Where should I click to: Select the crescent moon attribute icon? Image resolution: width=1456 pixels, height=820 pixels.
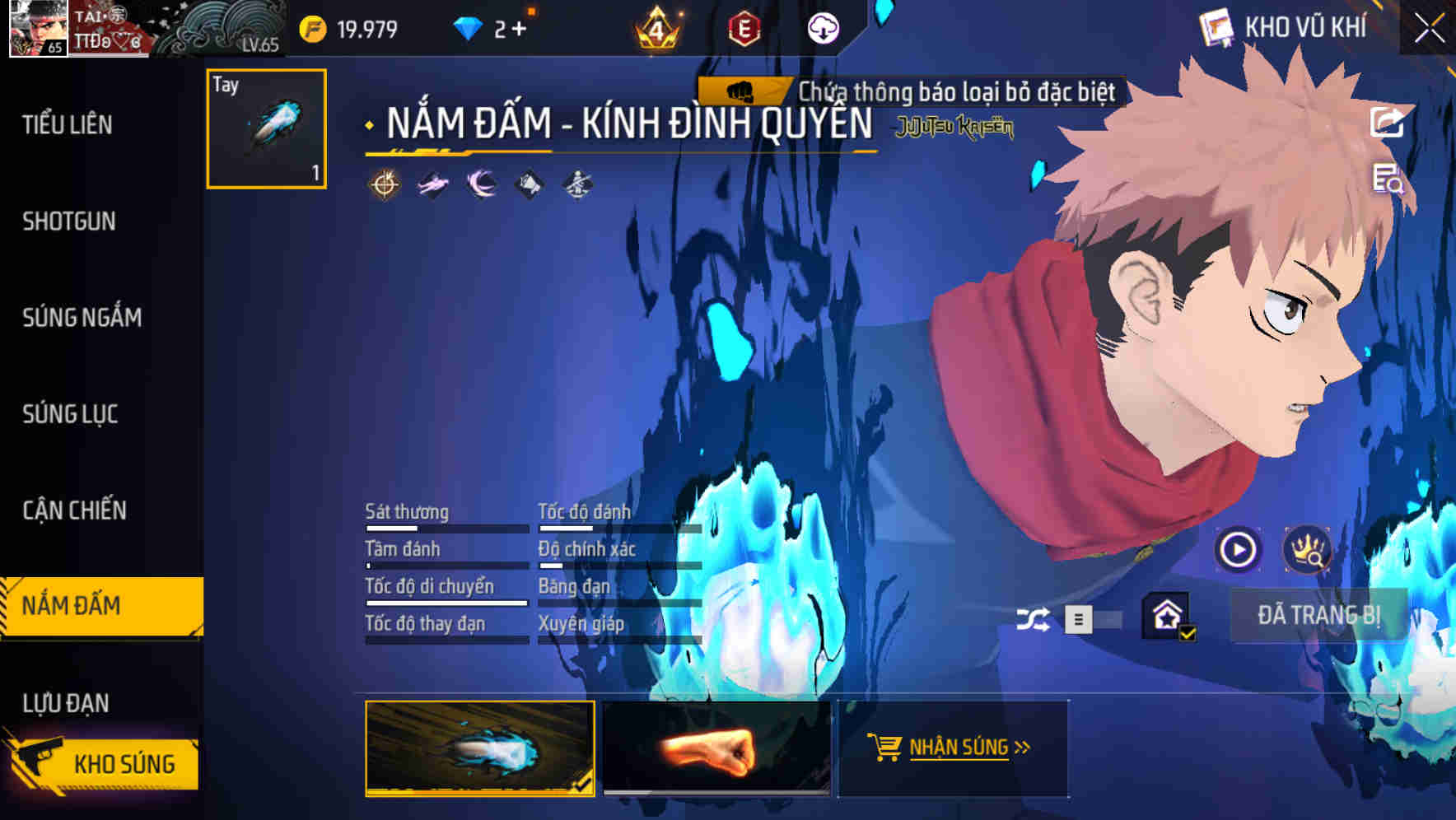[479, 184]
